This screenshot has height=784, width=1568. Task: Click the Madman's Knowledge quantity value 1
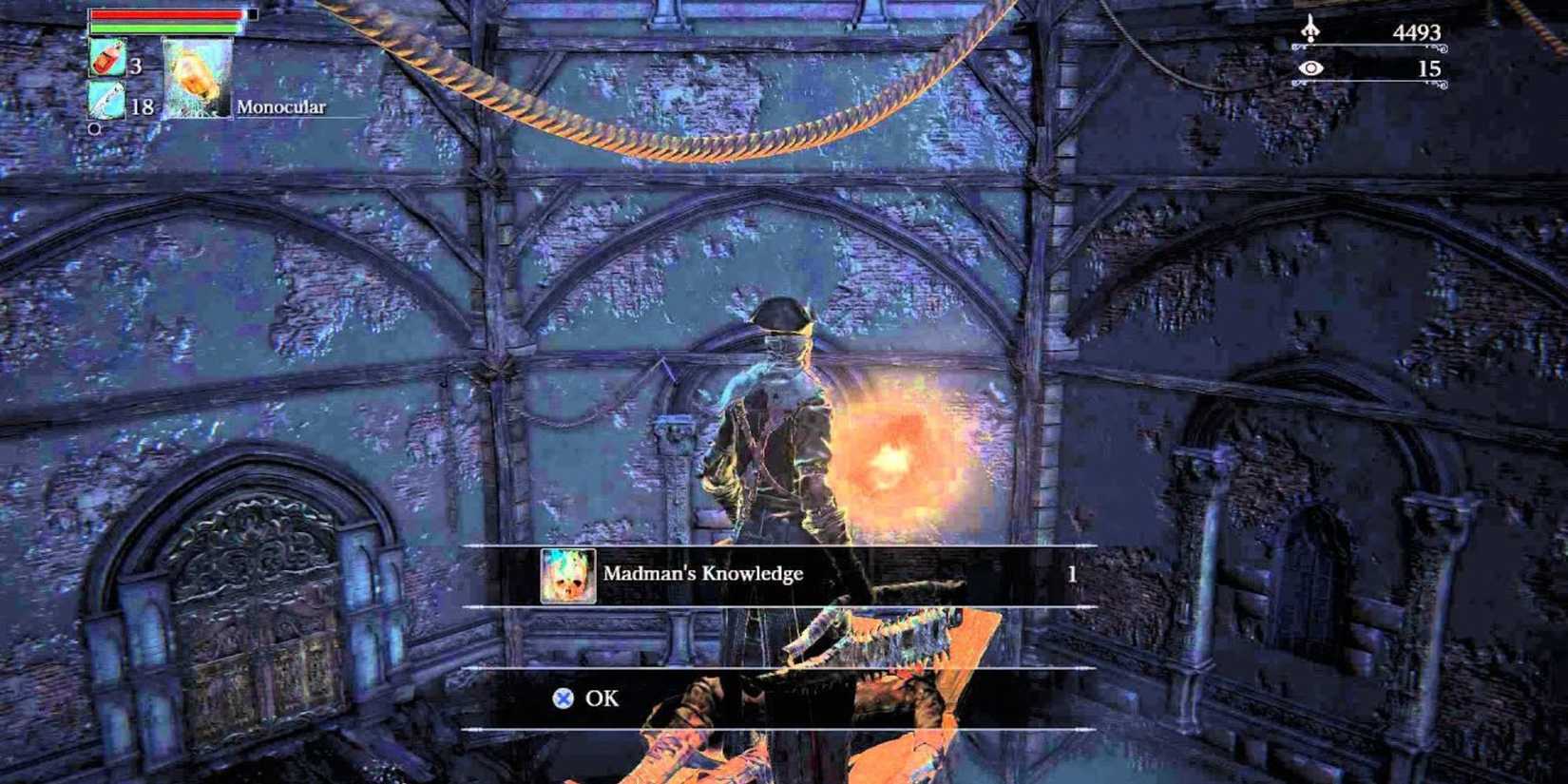click(x=1072, y=574)
